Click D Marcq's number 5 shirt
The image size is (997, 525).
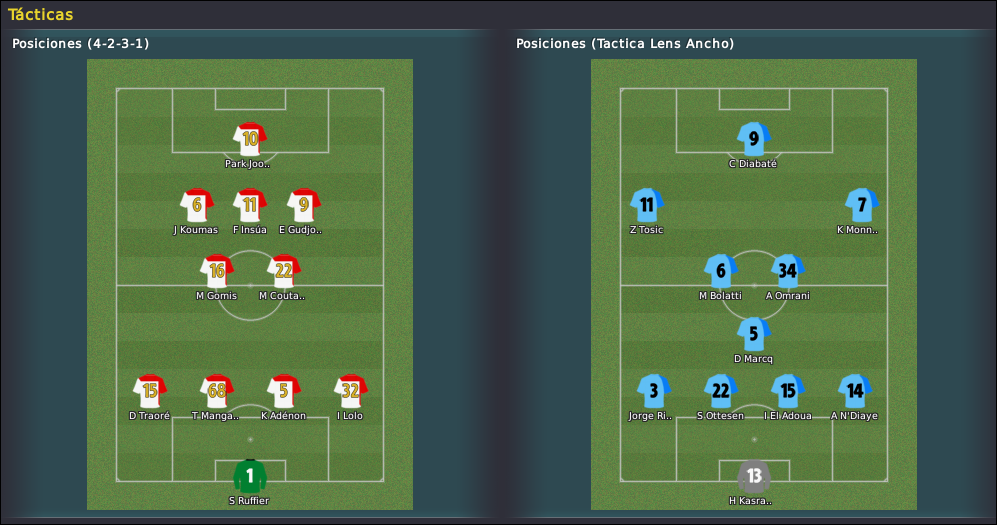click(754, 334)
